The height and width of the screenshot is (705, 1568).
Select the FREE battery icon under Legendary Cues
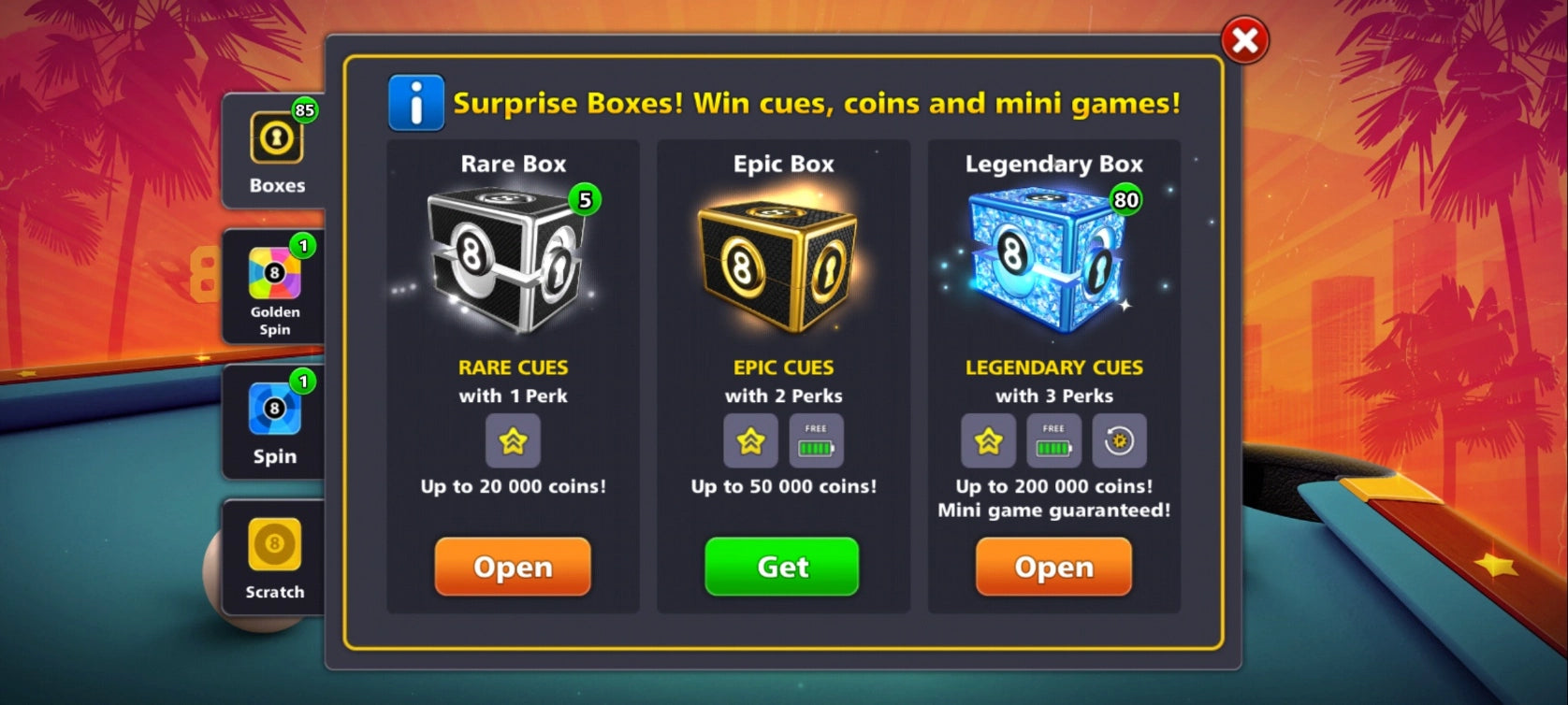click(x=1053, y=440)
